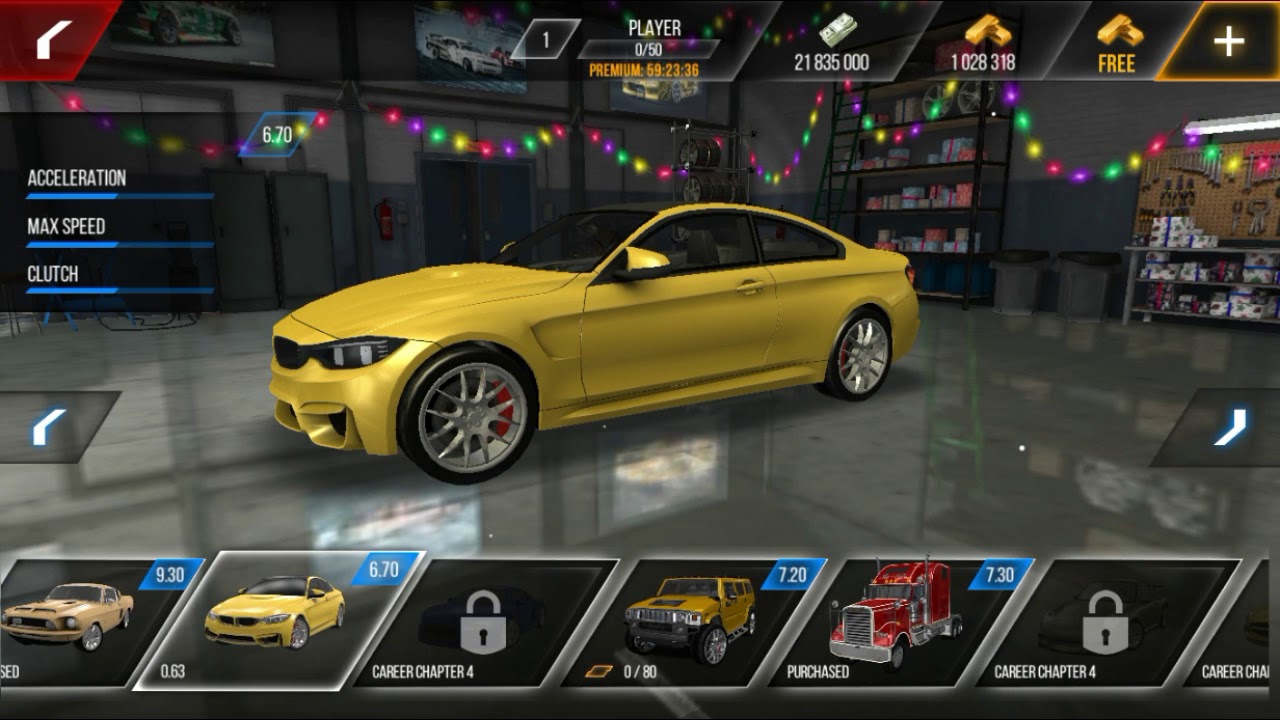Screen dimensions: 1280x720
Task: Open the add currency plus button
Action: 1228,41
